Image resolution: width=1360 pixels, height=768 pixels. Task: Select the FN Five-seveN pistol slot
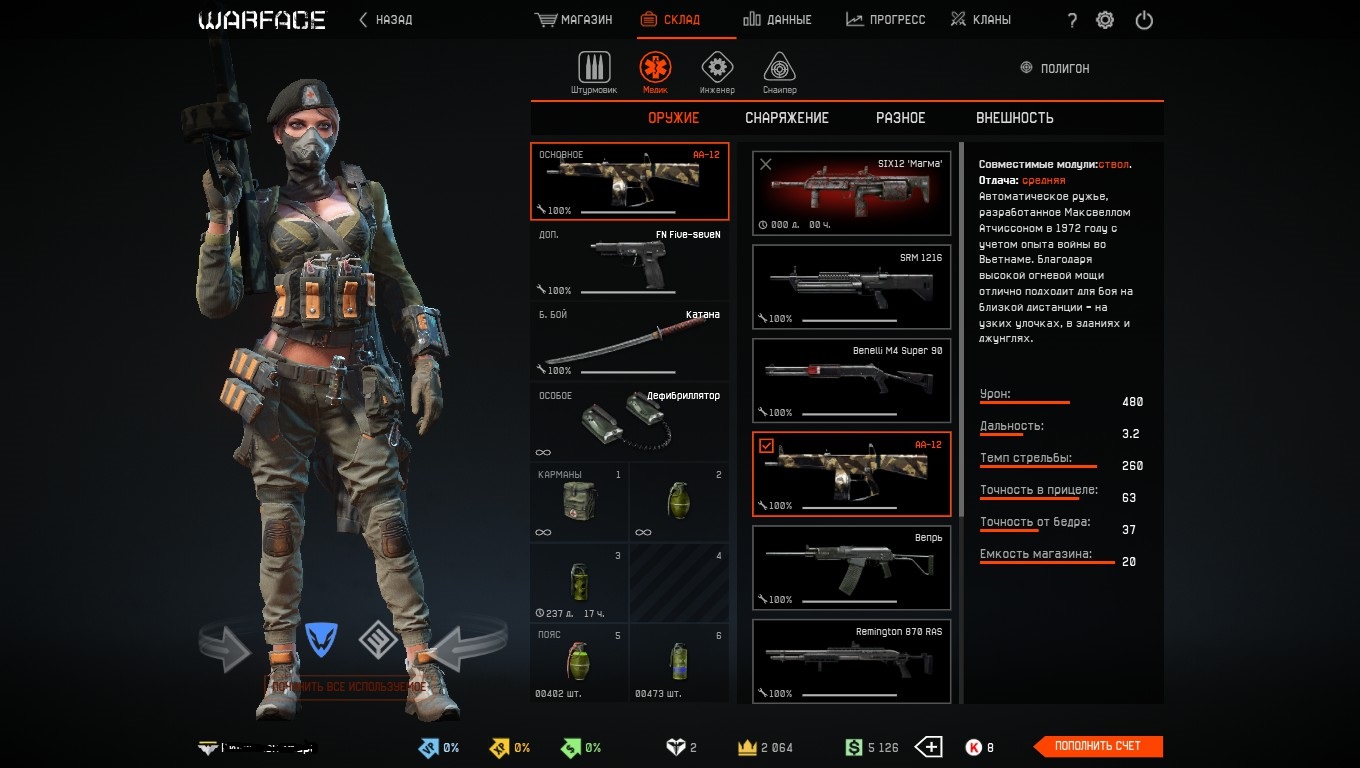(x=629, y=262)
